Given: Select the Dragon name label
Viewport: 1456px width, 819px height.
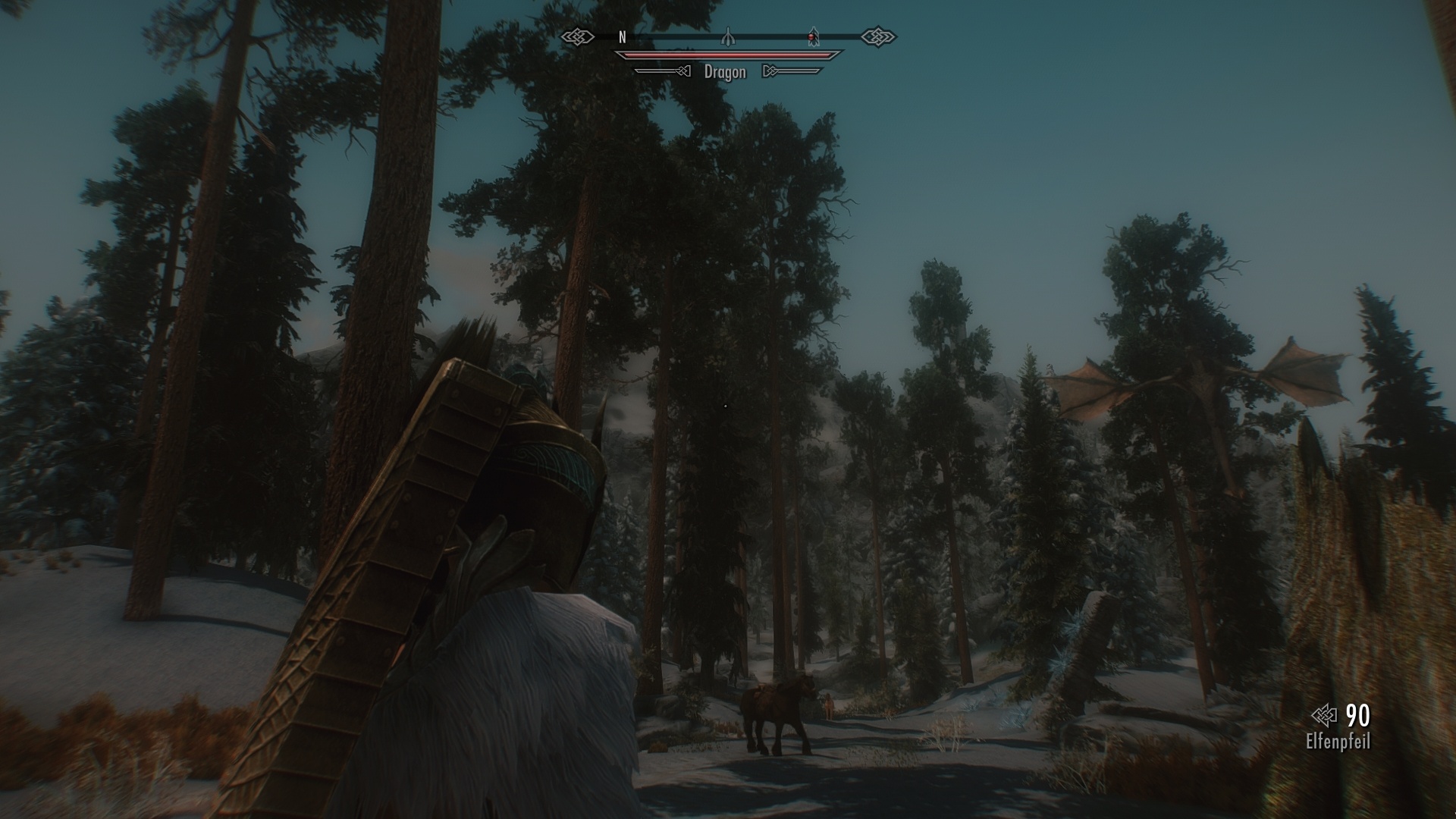Looking at the screenshot, I should coord(724,72).
